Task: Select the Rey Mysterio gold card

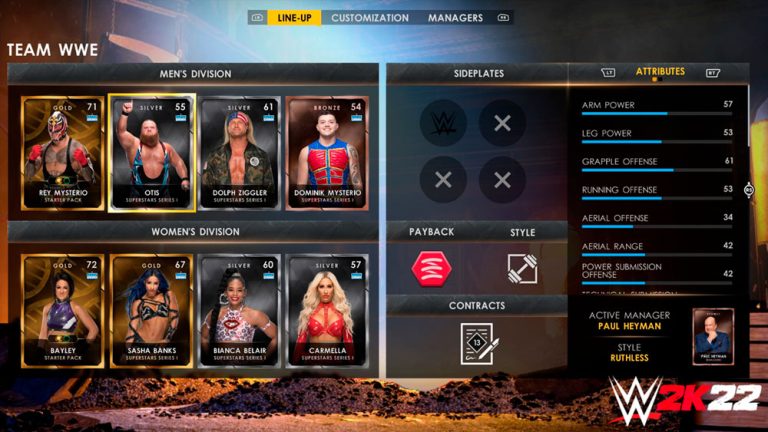Action: pos(62,153)
